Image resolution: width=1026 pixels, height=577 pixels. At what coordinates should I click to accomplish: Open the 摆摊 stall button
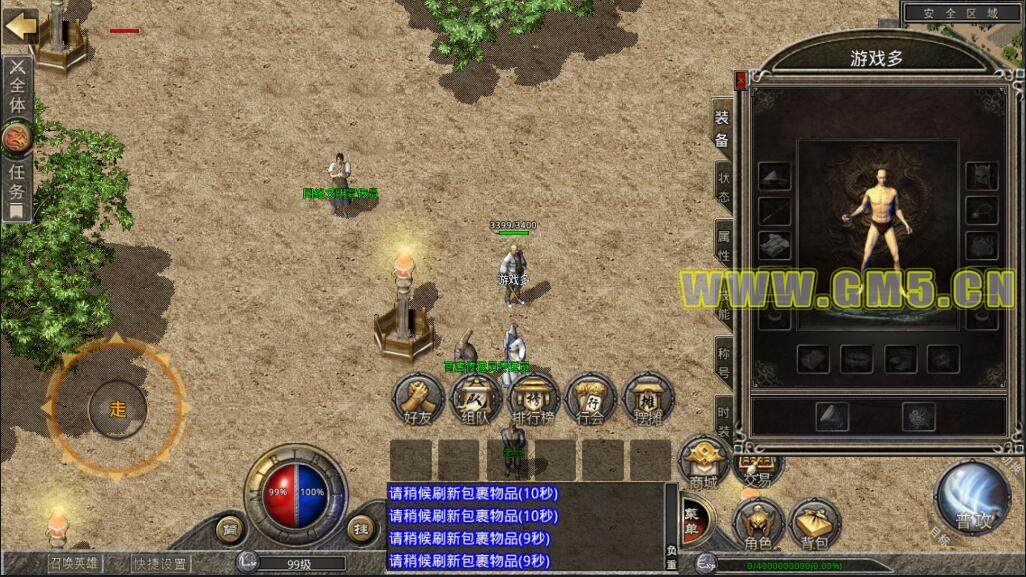(648, 401)
